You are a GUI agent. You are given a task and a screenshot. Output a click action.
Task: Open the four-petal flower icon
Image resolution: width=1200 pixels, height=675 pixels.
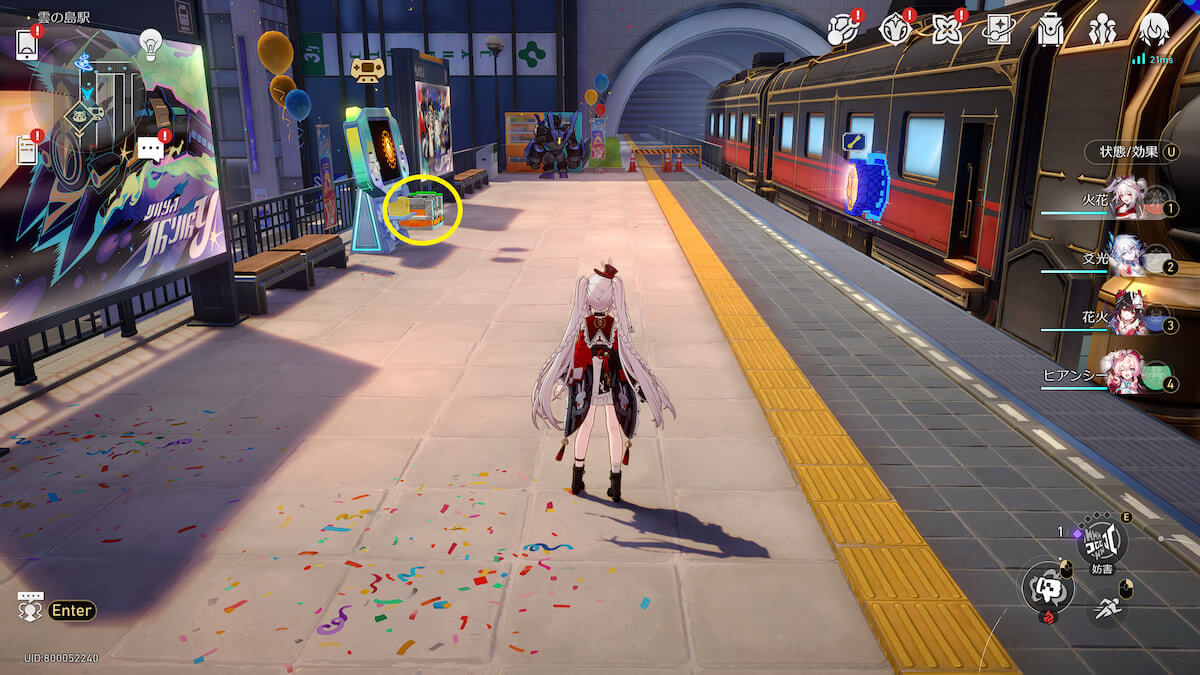click(946, 30)
